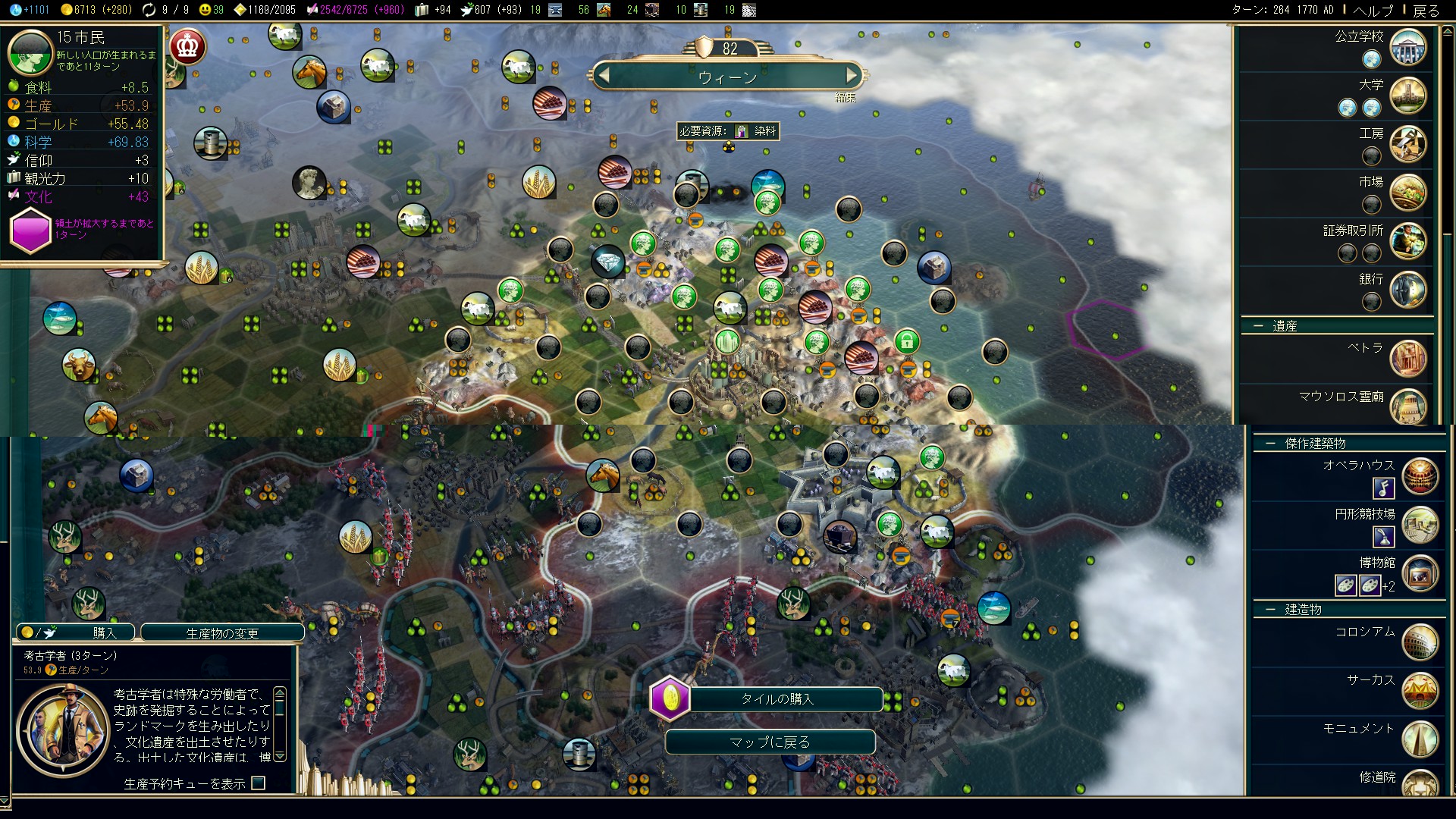Click the 購入 purchase button
1456x819 pixels.
coord(76,632)
